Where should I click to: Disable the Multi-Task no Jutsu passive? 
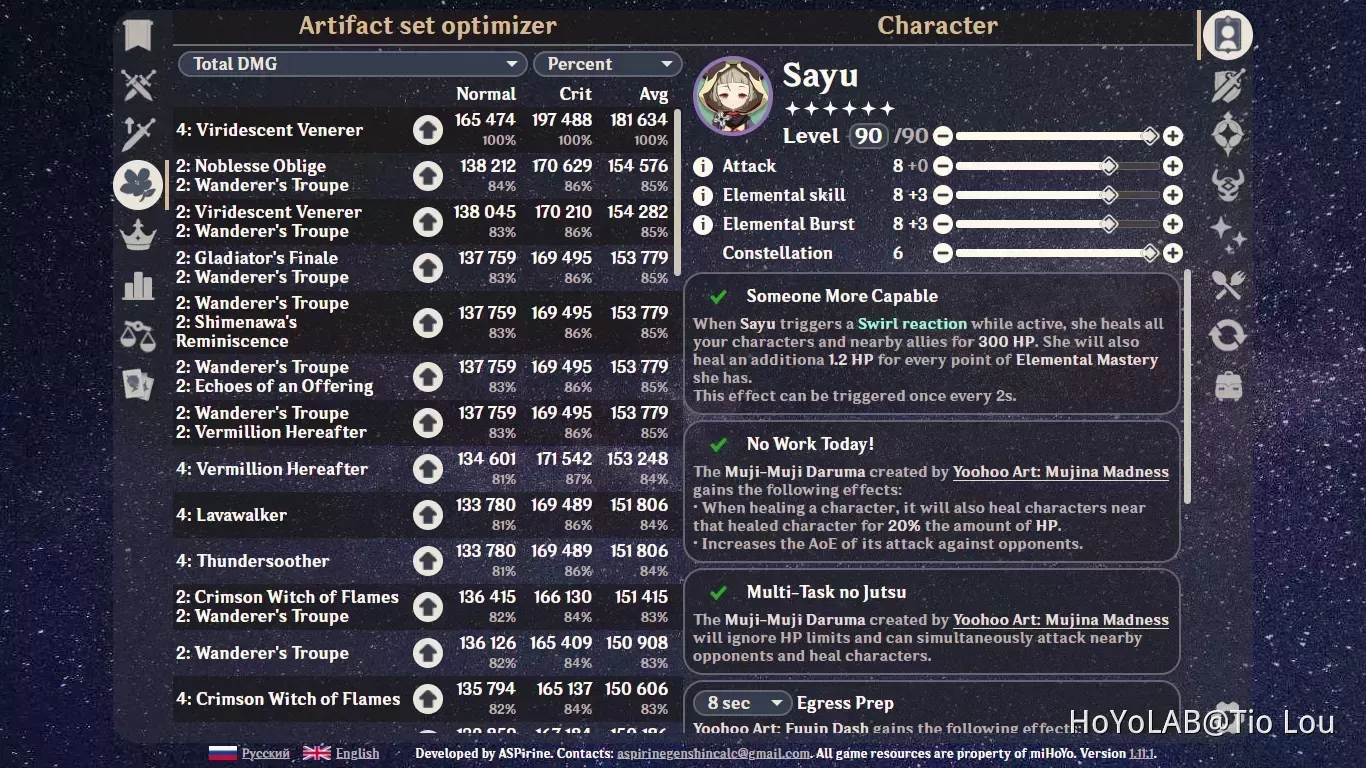(717, 591)
